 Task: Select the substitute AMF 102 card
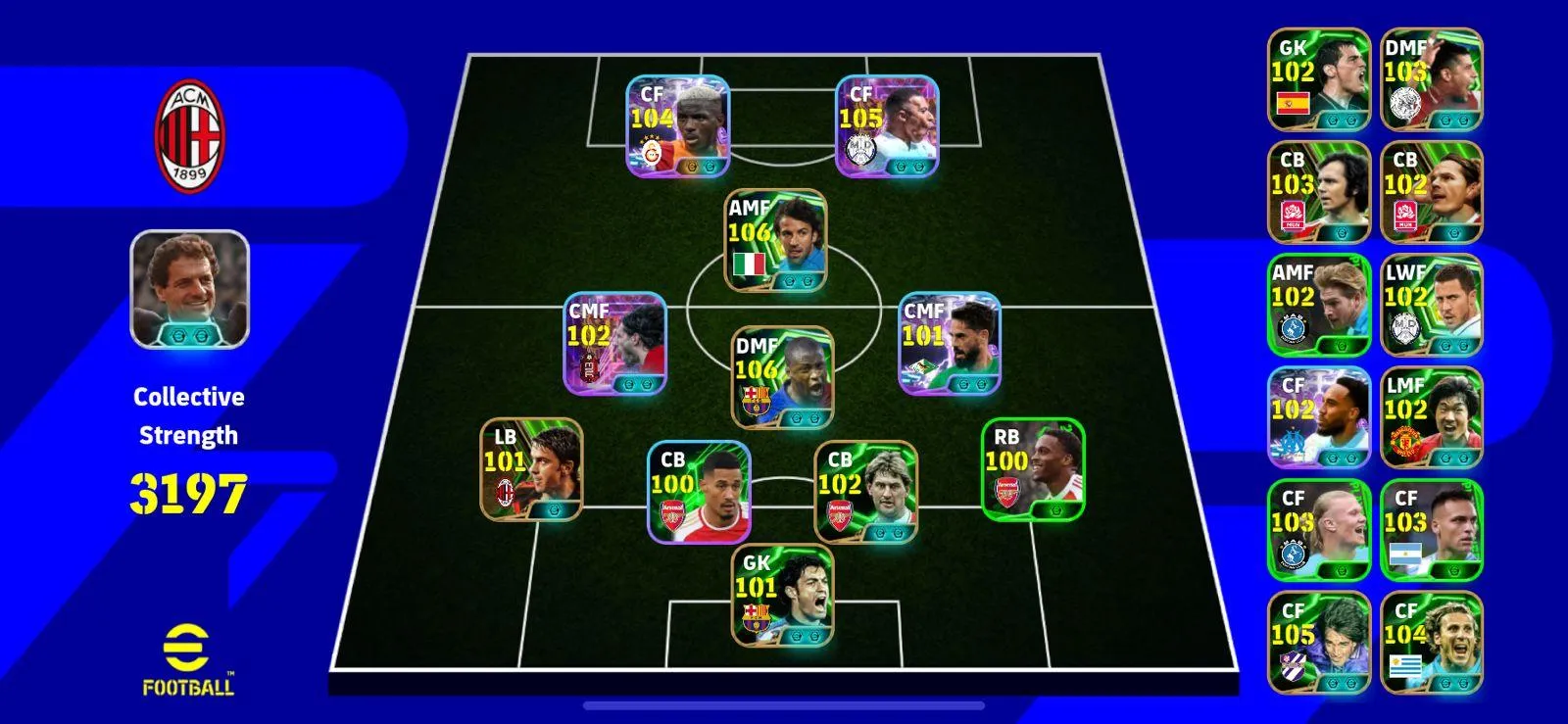click(x=1319, y=305)
